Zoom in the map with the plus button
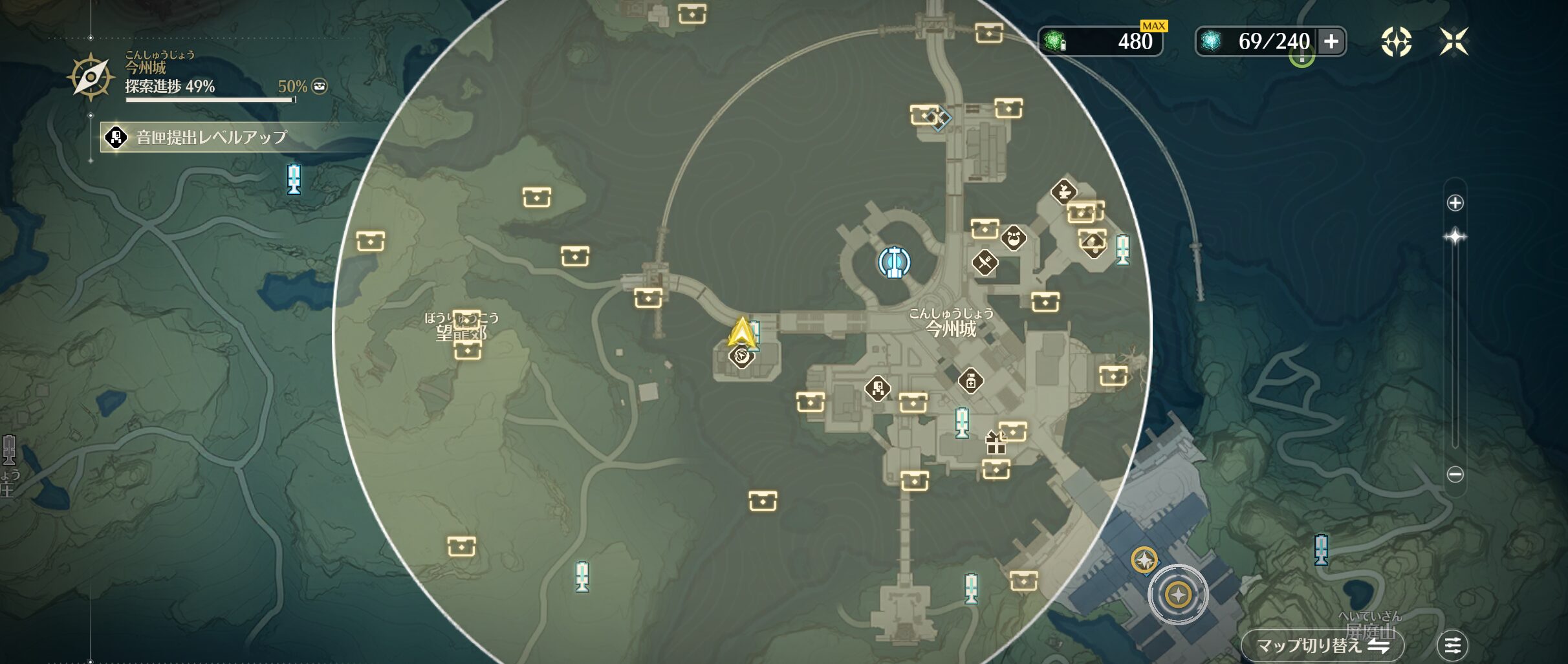1568x664 pixels. click(1455, 203)
